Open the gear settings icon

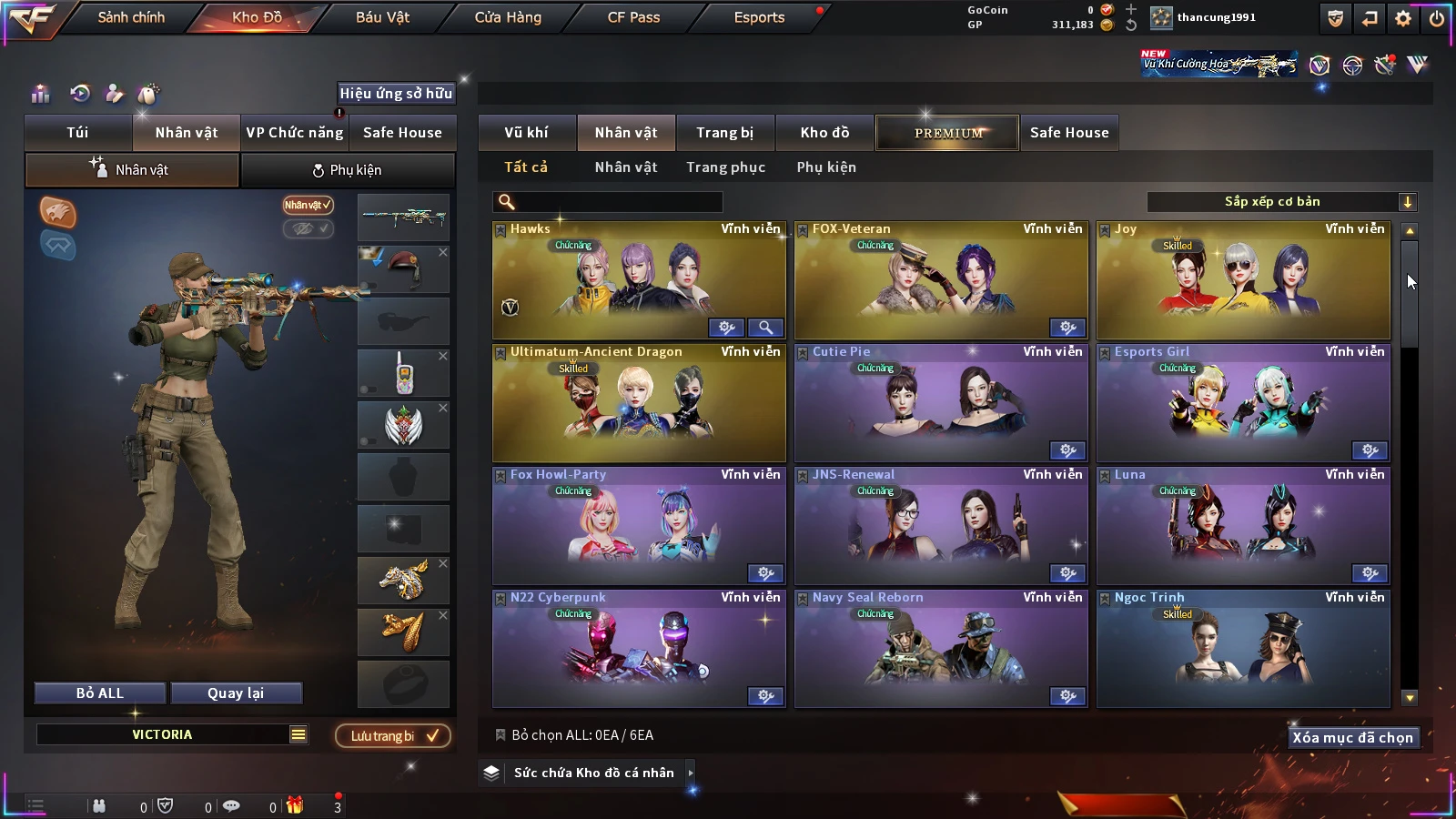pos(1403,18)
